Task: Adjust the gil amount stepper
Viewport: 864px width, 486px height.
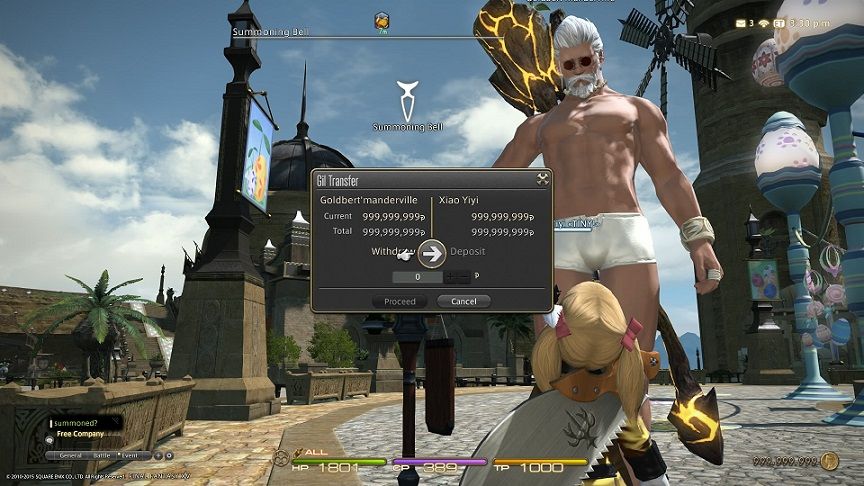Action: click(457, 276)
